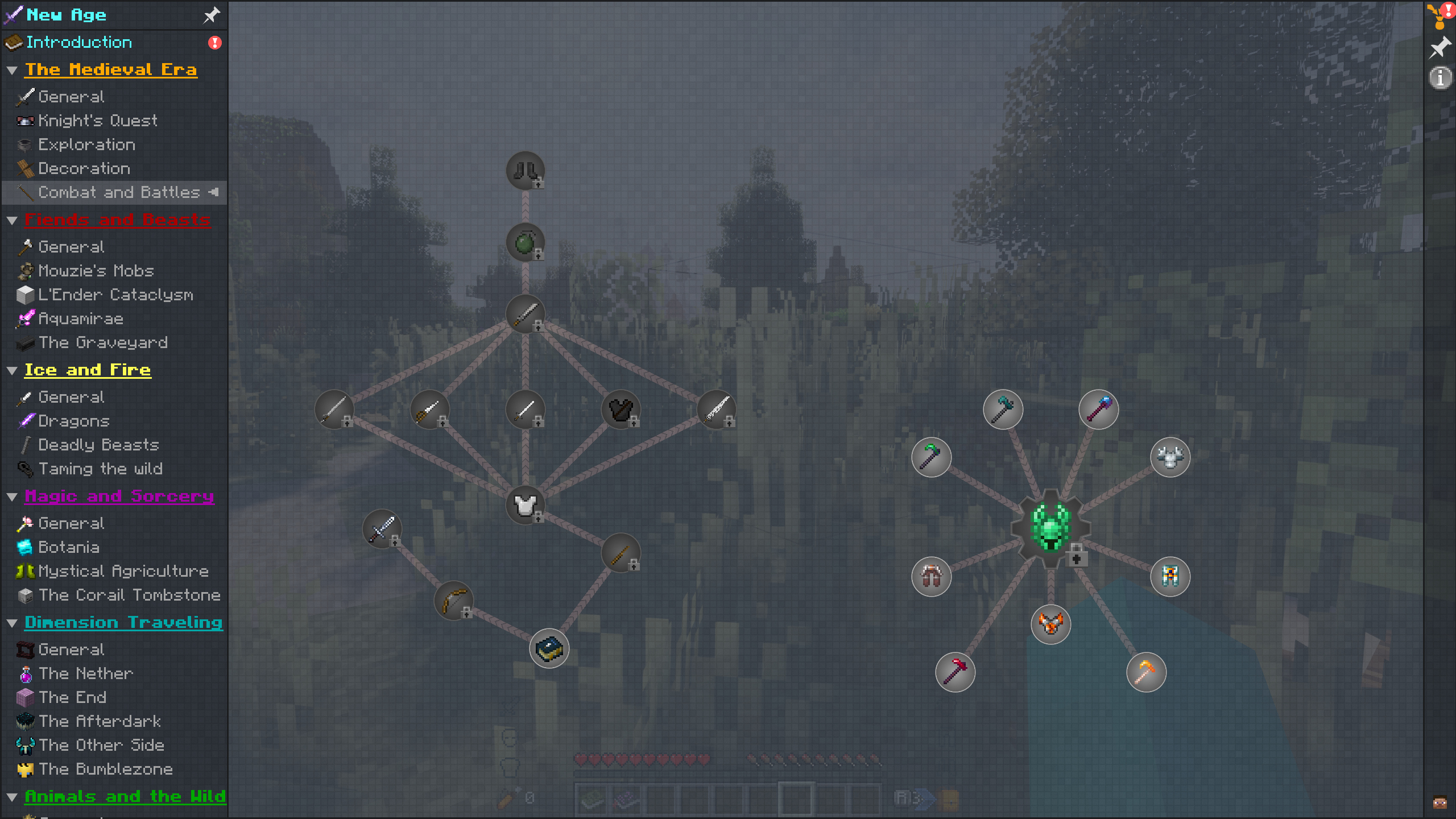
Task: Toggle the pin icon below the medal
Action: click(1440, 48)
